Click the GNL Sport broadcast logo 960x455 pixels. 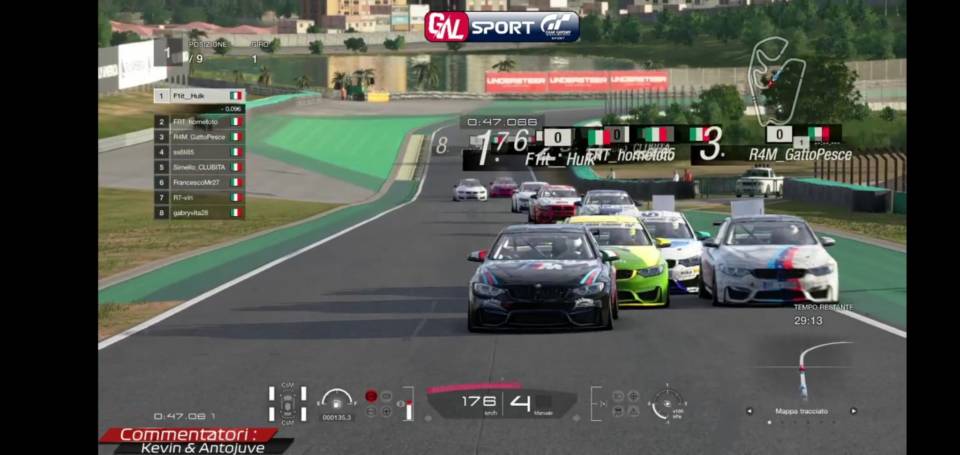pyautogui.click(x=502, y=26)
